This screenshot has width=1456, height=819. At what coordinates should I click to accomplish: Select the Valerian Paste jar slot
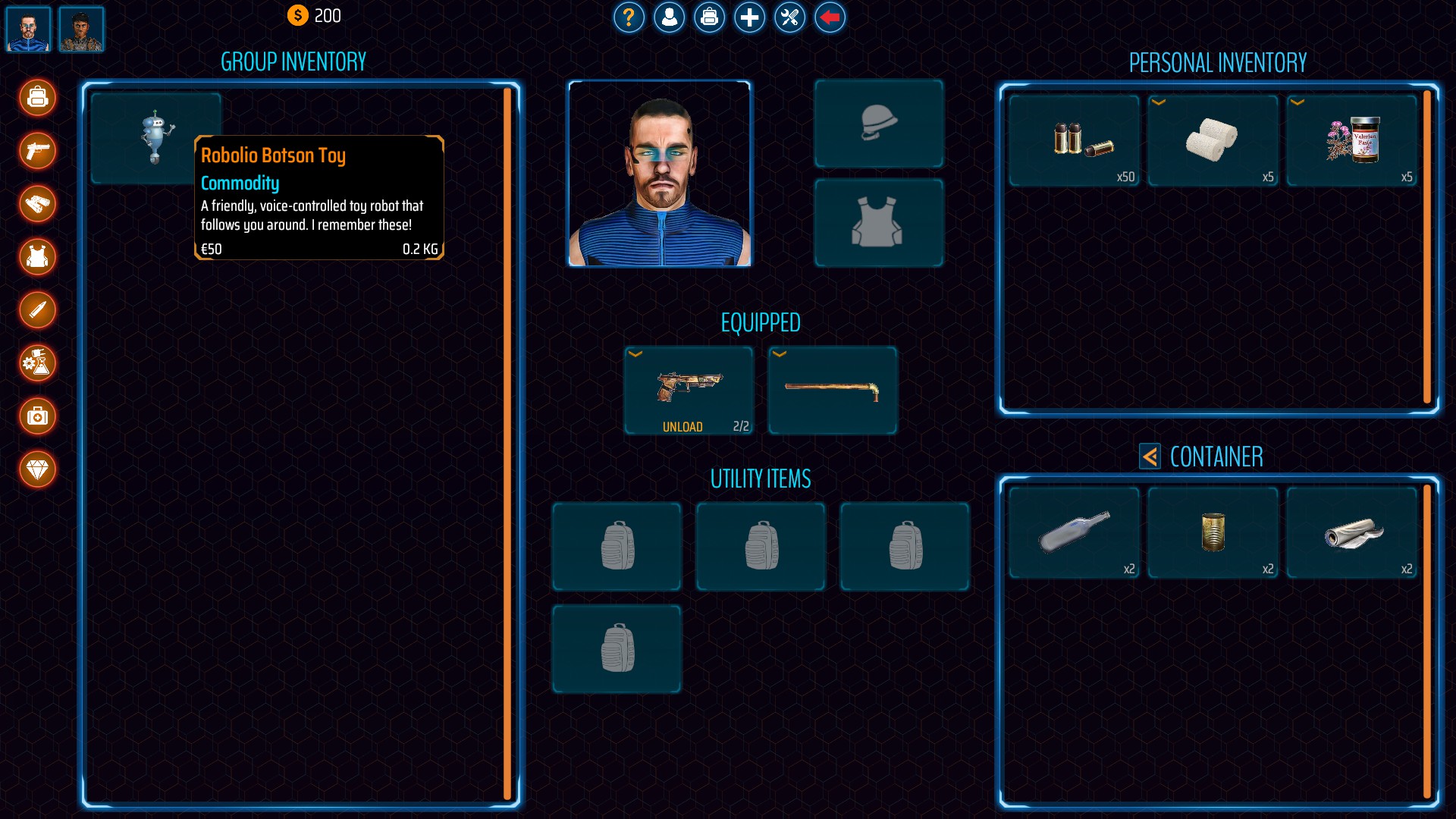click(x=1351, y=140)
